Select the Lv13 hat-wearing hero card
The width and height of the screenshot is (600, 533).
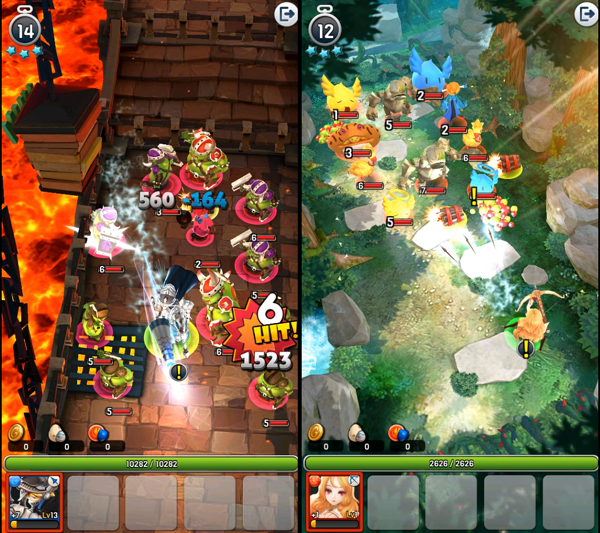point(34,502)
